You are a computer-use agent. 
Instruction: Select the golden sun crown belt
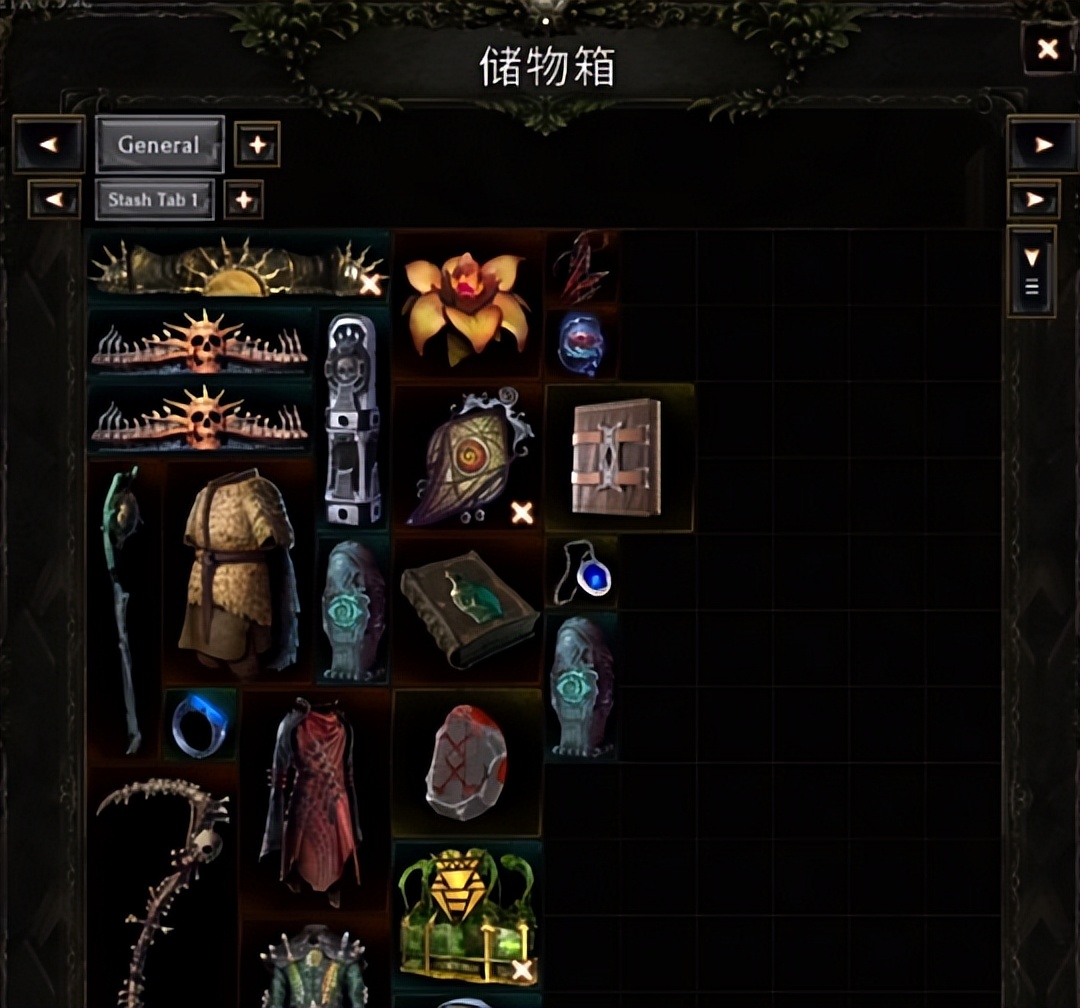(236, 267)
